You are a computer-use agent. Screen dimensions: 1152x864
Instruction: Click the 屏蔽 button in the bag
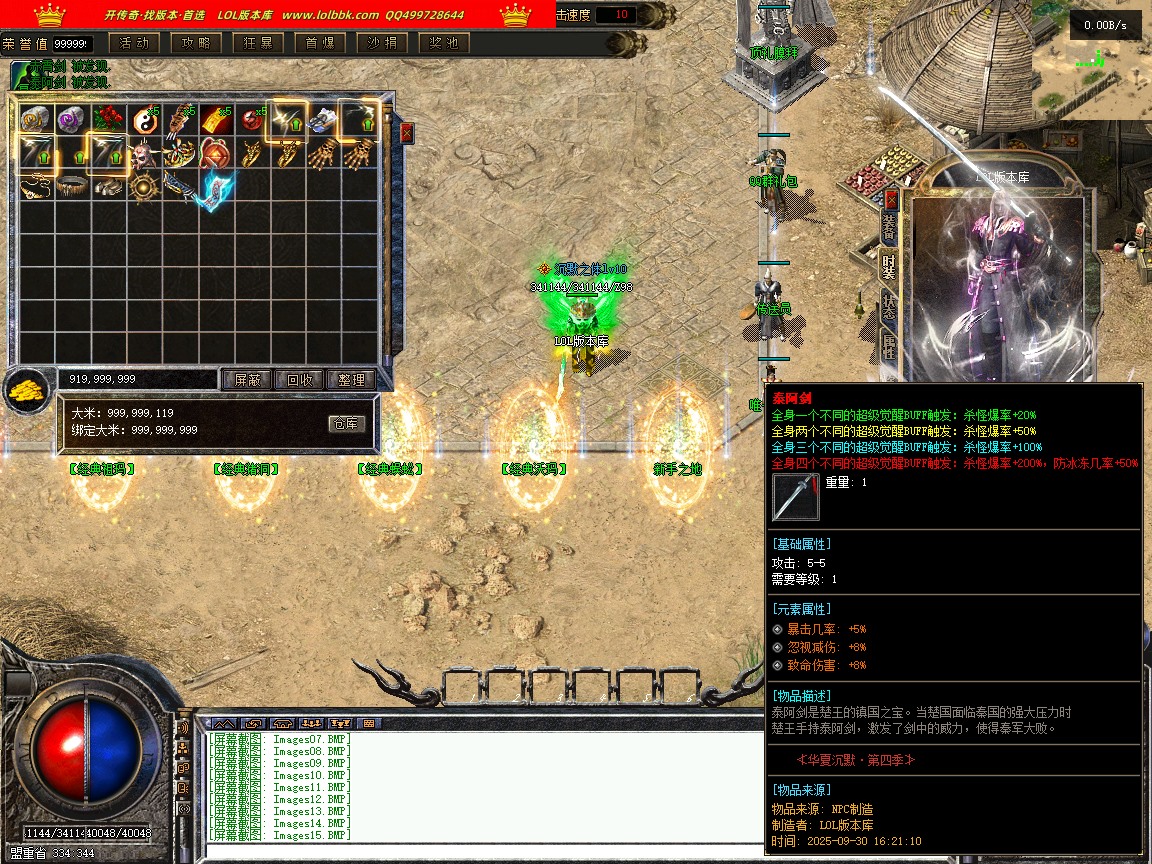247,380
